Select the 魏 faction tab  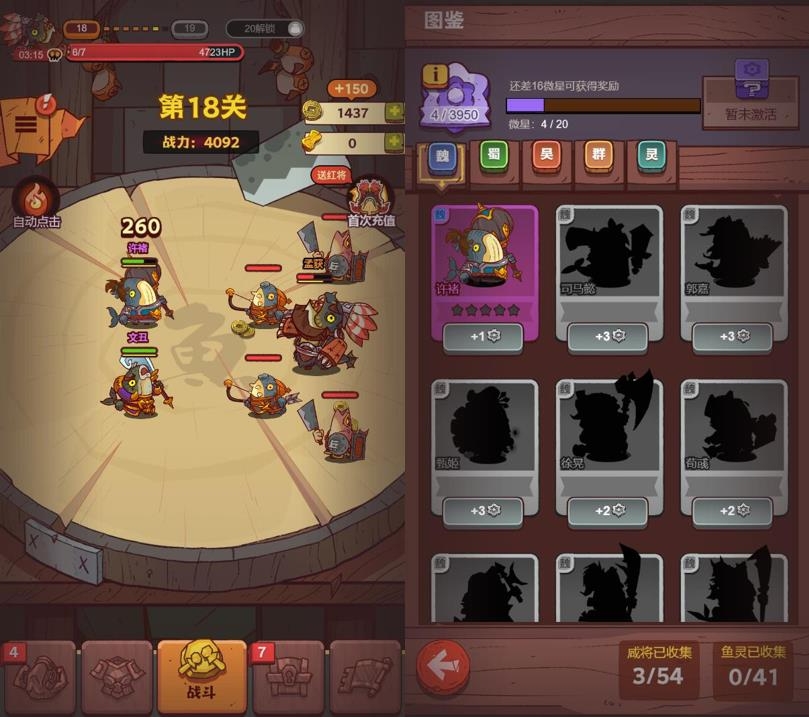pos(442,155)
